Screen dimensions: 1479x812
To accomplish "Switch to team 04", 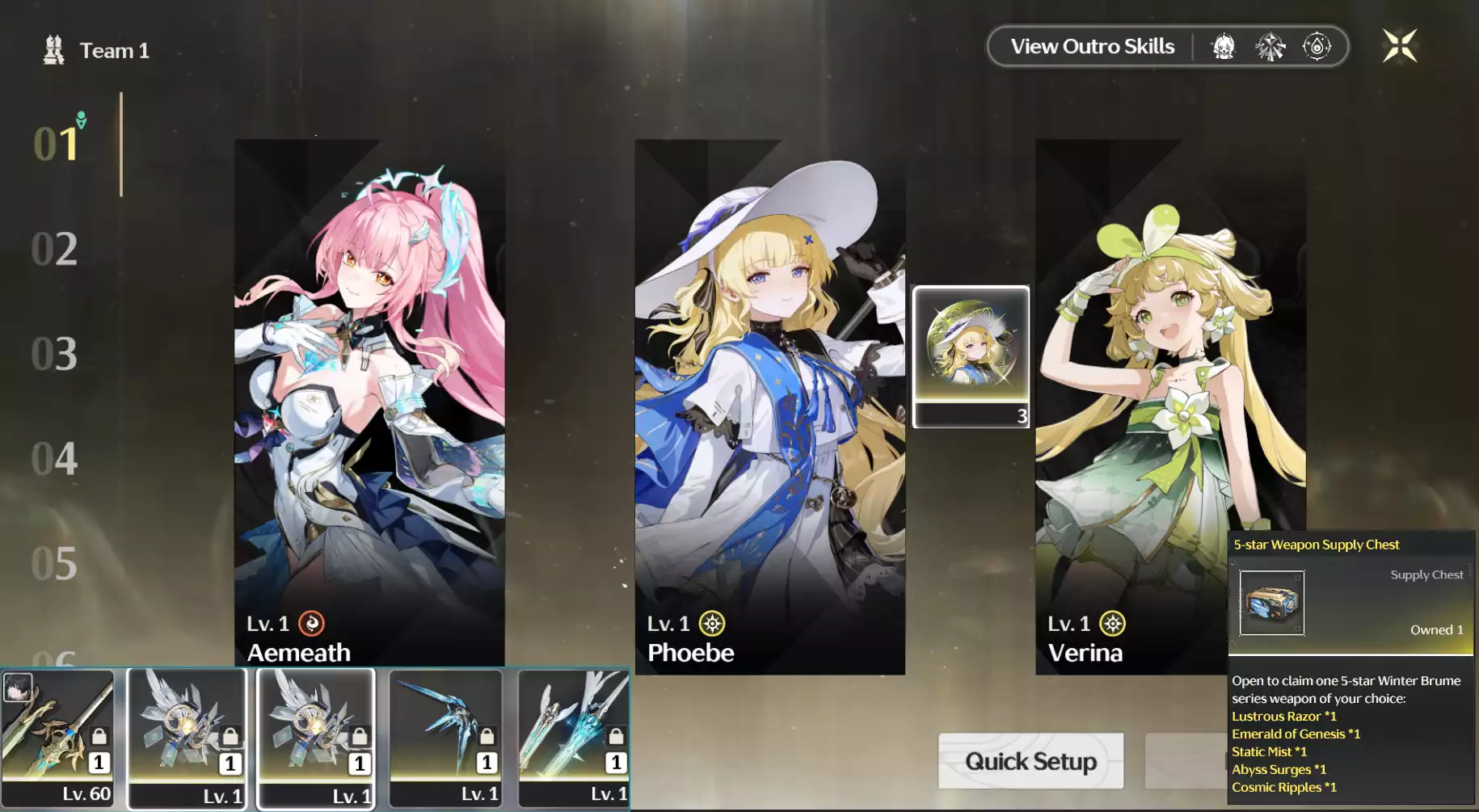I will pos(54,459).
